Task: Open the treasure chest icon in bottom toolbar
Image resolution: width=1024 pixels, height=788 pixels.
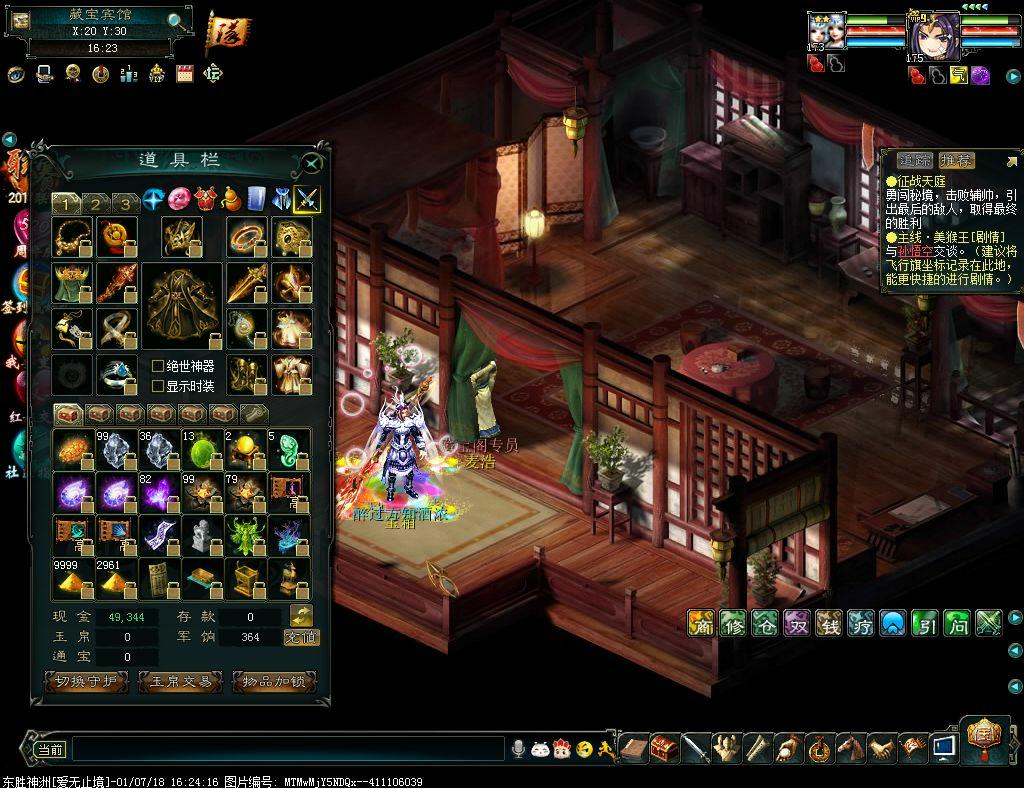Action: tap(665, 747)
